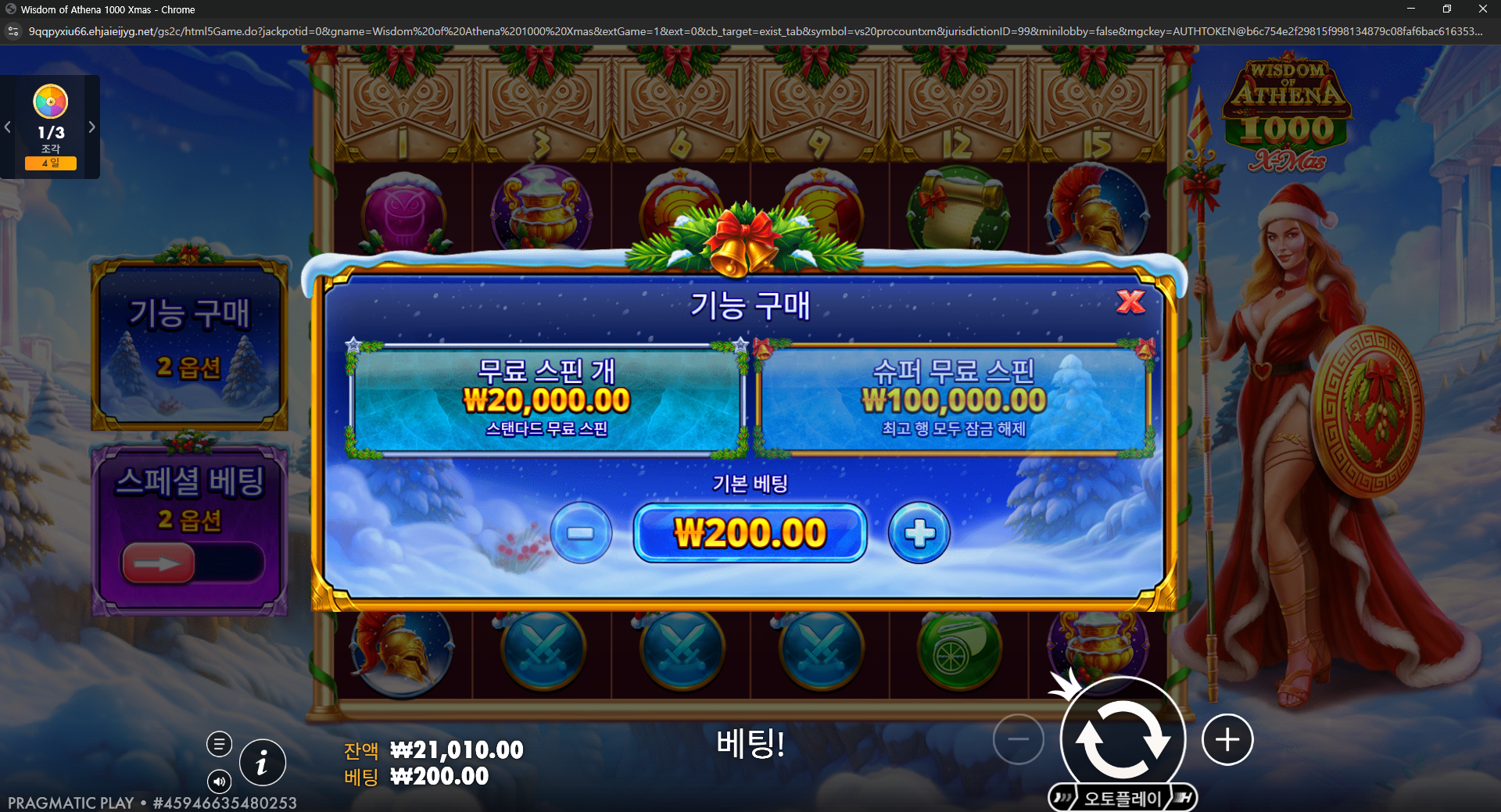Image resolution: width=1501 pixels, height=812 pixels.
Task: Close the Chrome window
Action: tap(1482, 9)
